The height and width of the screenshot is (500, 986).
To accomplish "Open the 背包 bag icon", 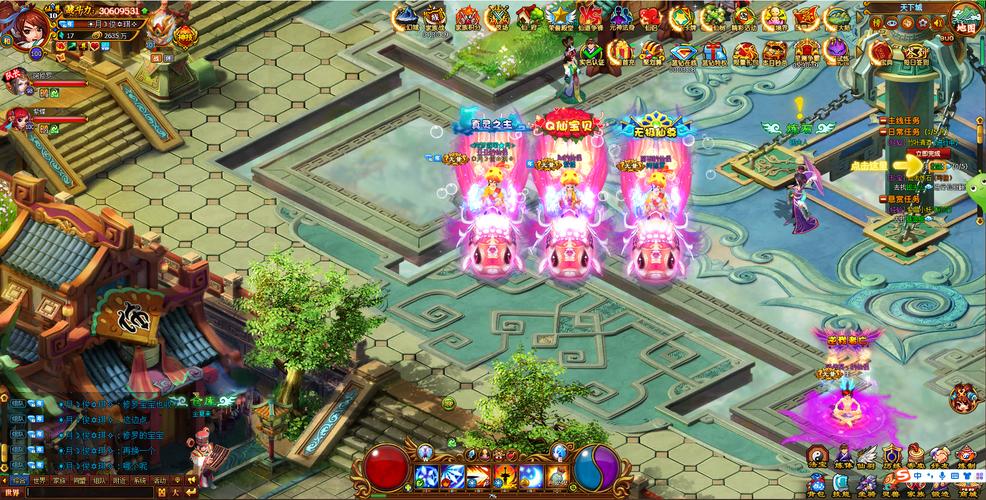I will tap(818, 487).
